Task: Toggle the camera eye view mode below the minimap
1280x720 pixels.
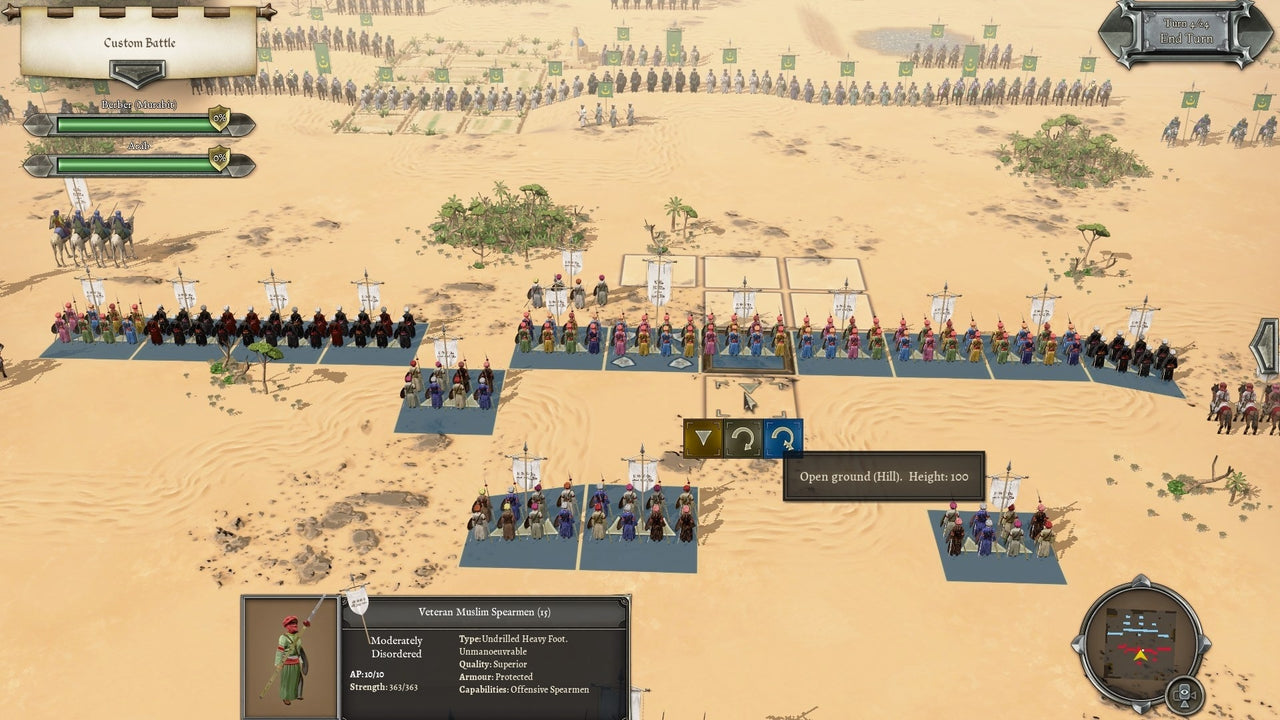Action: click(x=1186, y=692)
